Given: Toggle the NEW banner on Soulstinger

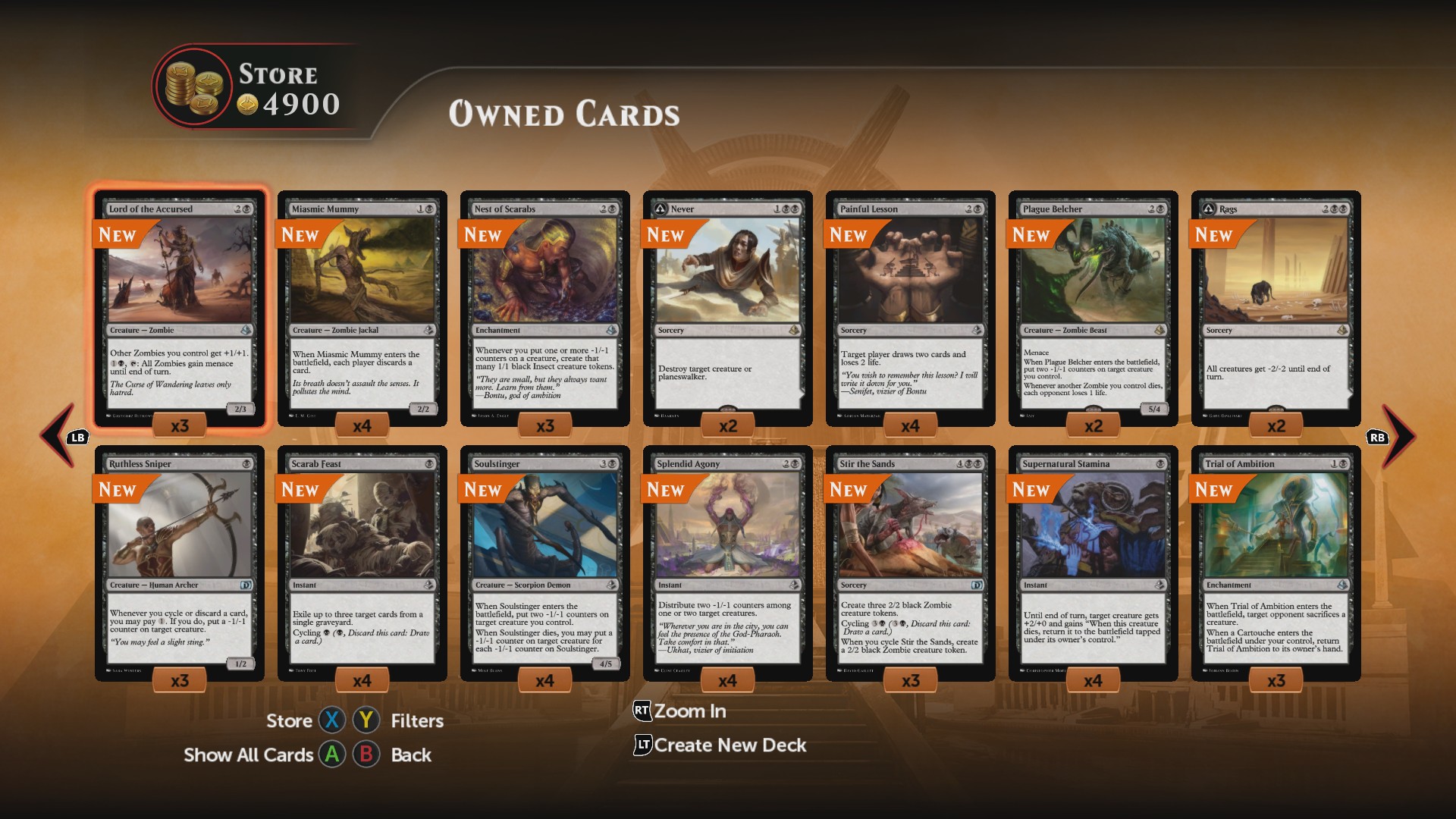Looking at the screenshot, I should (483, 491).
